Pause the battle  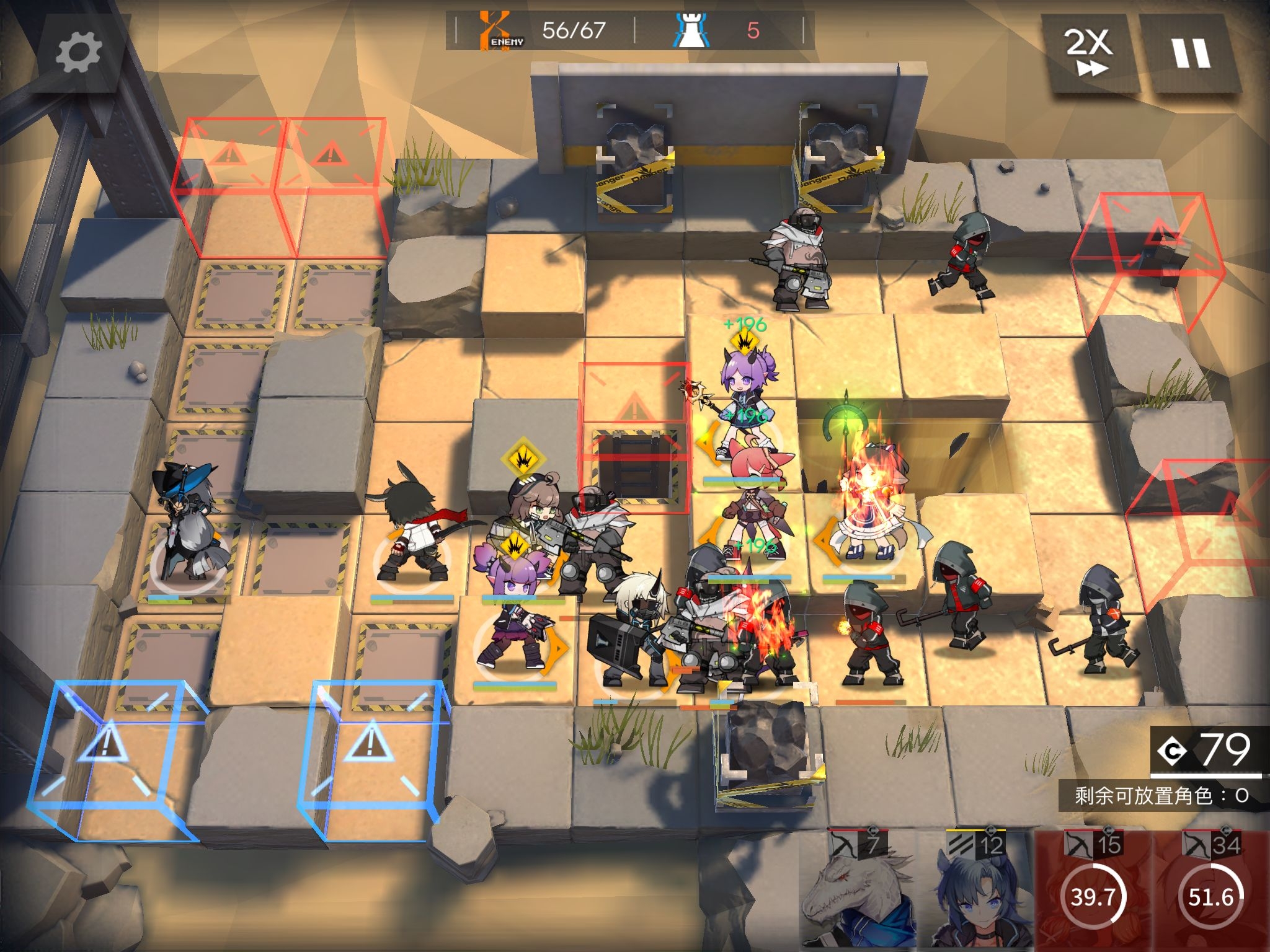(x=1190, y=53)
